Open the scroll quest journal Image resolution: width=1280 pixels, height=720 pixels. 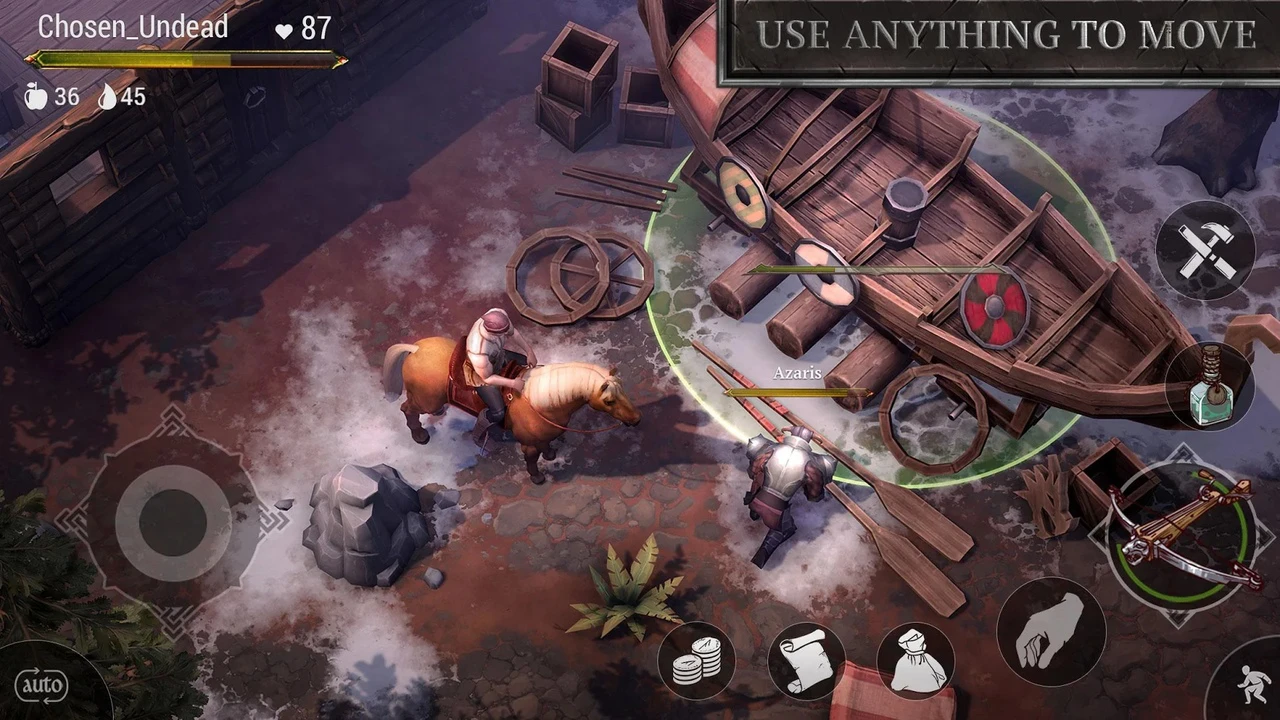[806, 660]
